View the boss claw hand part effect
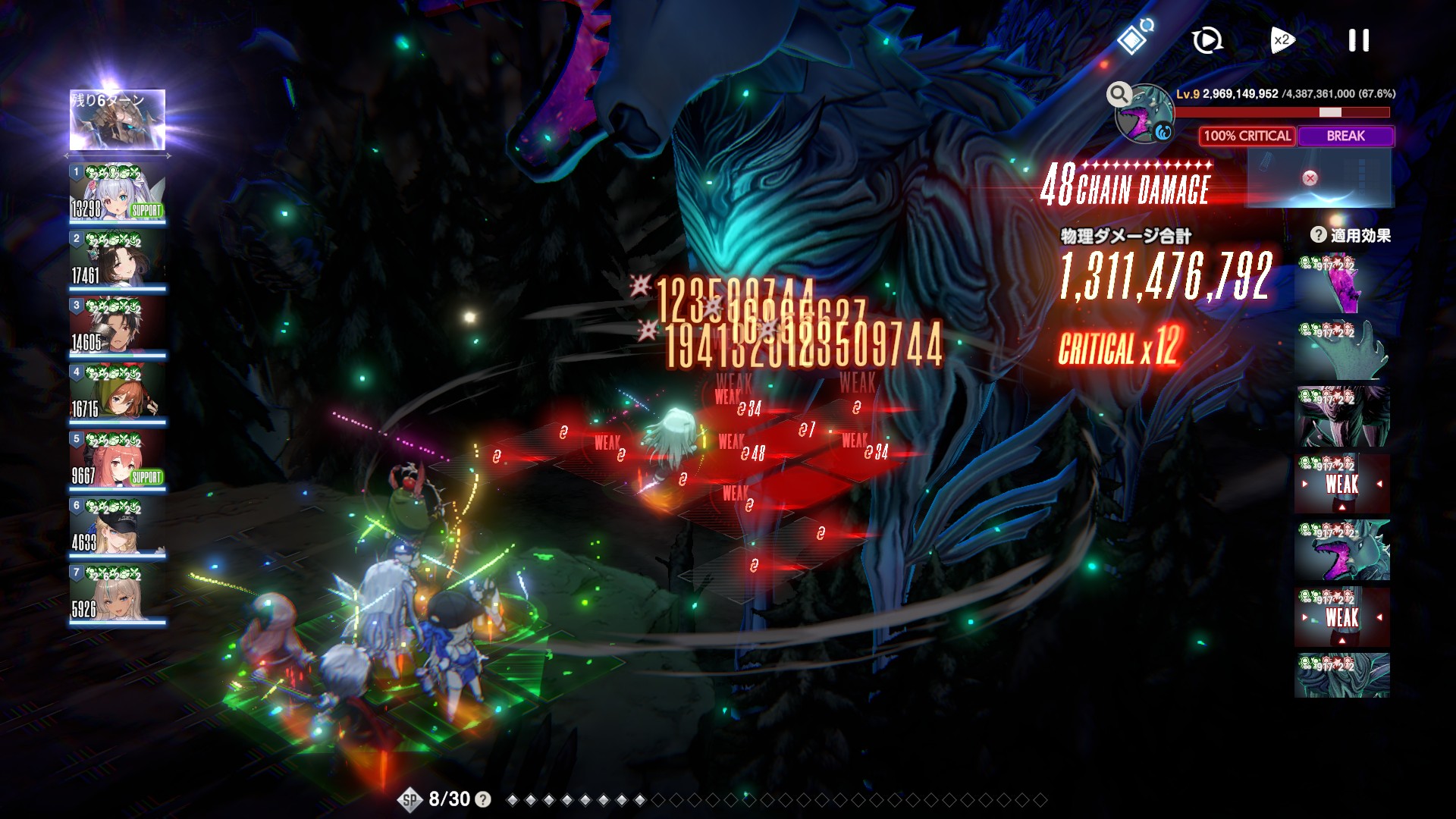Viewport: 1456px width, 819px height. 1341,350
